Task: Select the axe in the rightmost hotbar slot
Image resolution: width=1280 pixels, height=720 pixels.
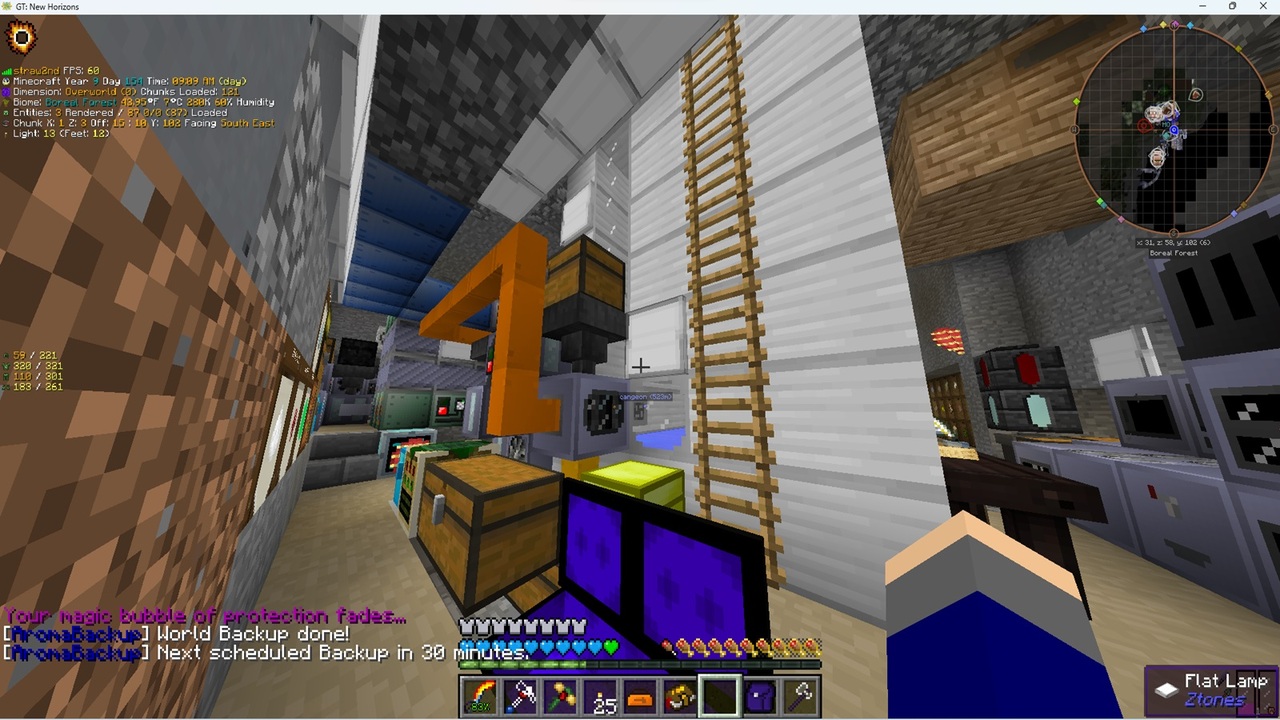Action: pos(800,696)
